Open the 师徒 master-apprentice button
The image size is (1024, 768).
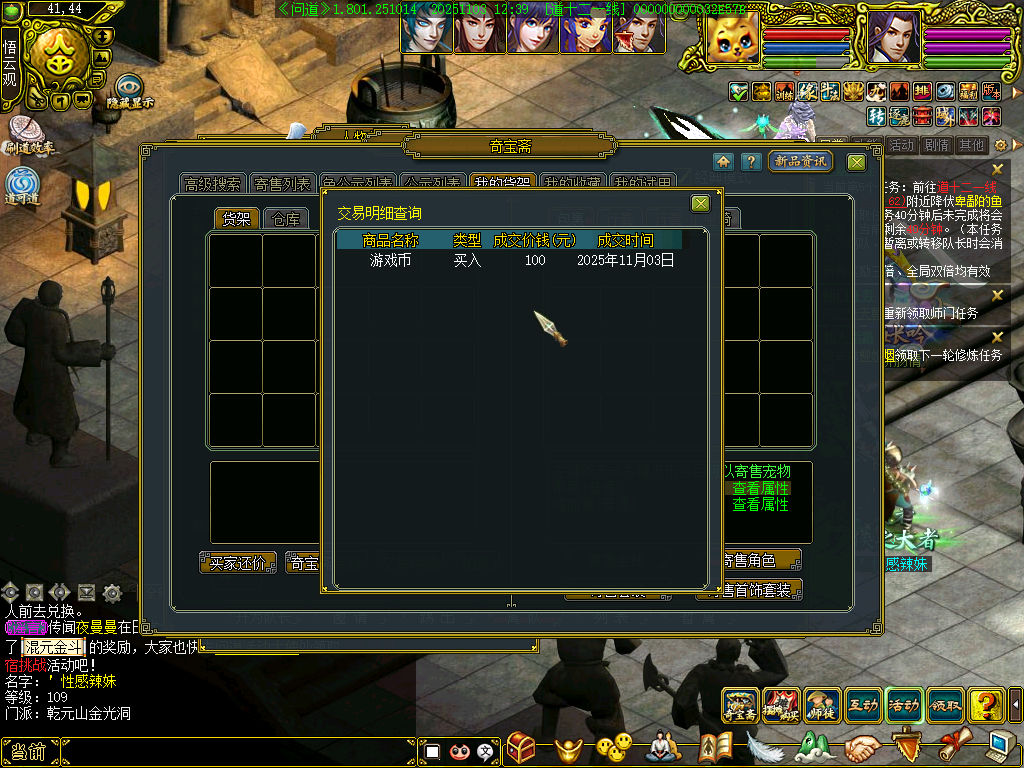tap(822, 705)
